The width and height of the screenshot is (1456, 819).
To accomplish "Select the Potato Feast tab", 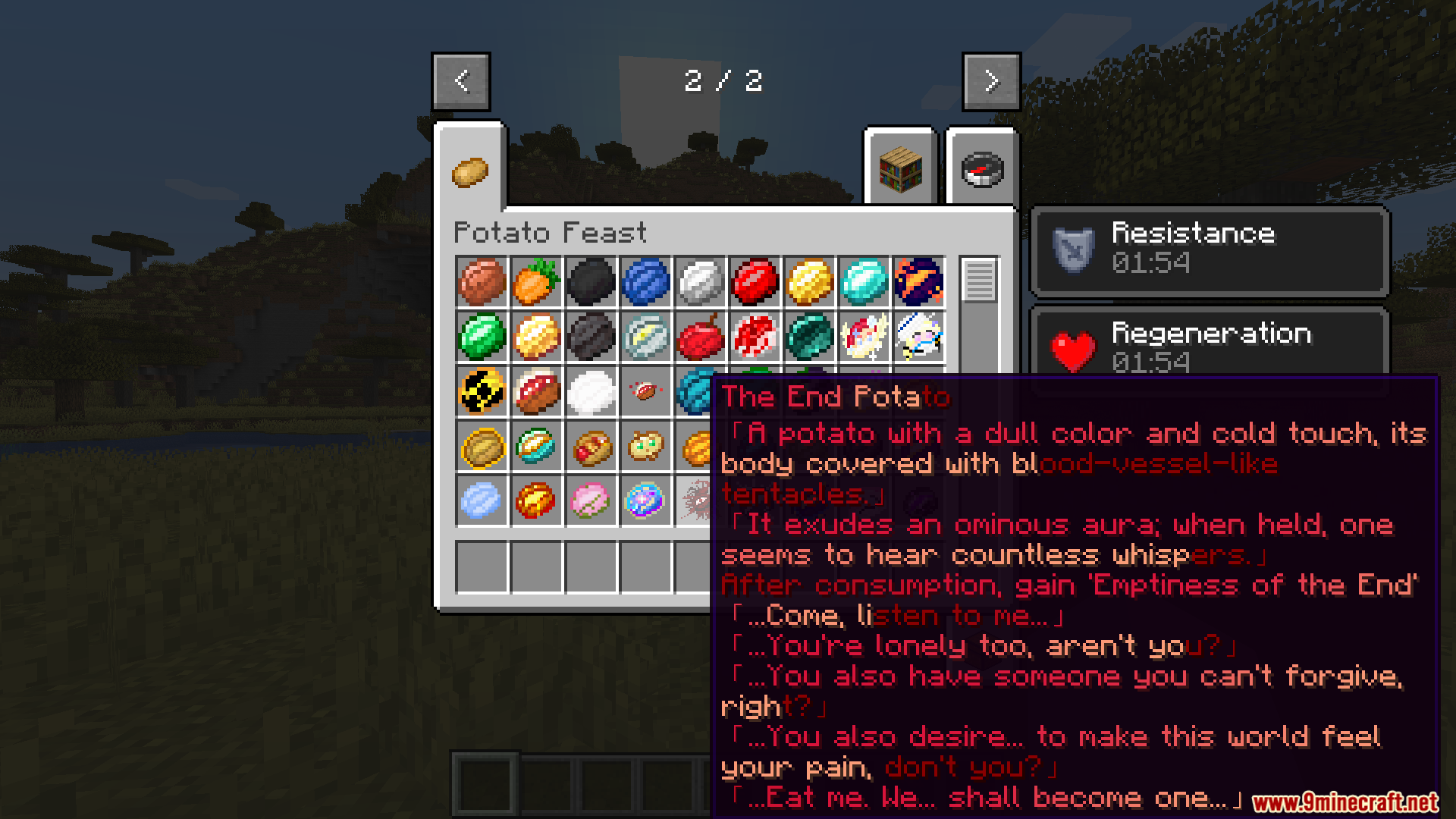I will coord(470,171).
